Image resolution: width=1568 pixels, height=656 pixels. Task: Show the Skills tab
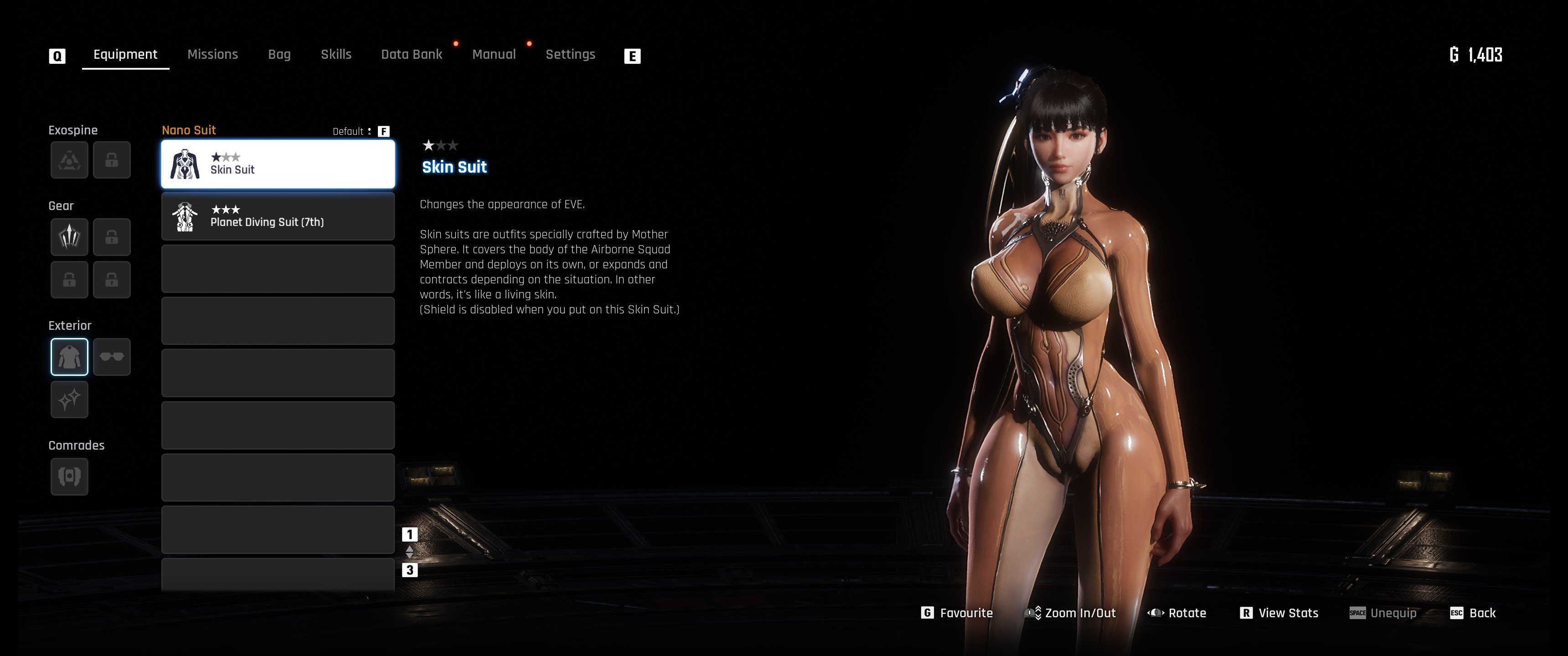pyautogui.click(x=336, y=54)
